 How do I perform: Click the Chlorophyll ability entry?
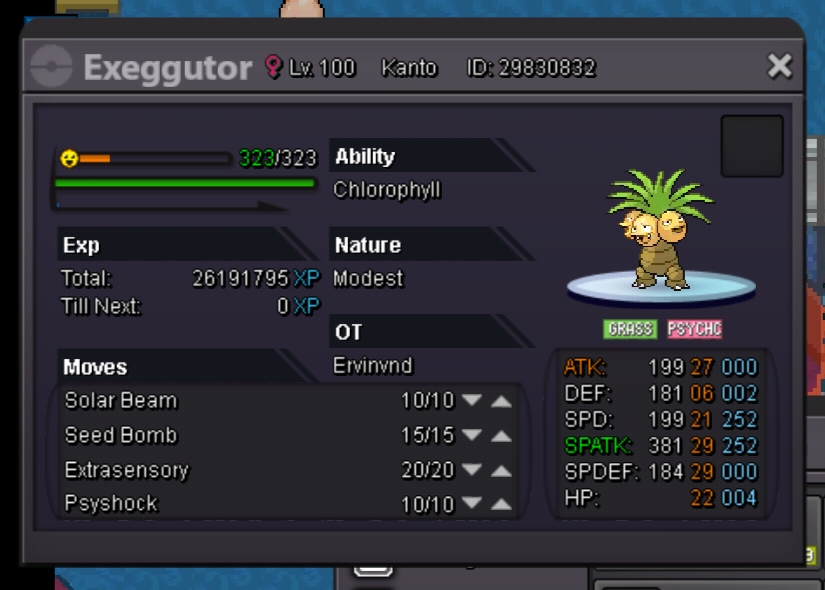[387, 190]
